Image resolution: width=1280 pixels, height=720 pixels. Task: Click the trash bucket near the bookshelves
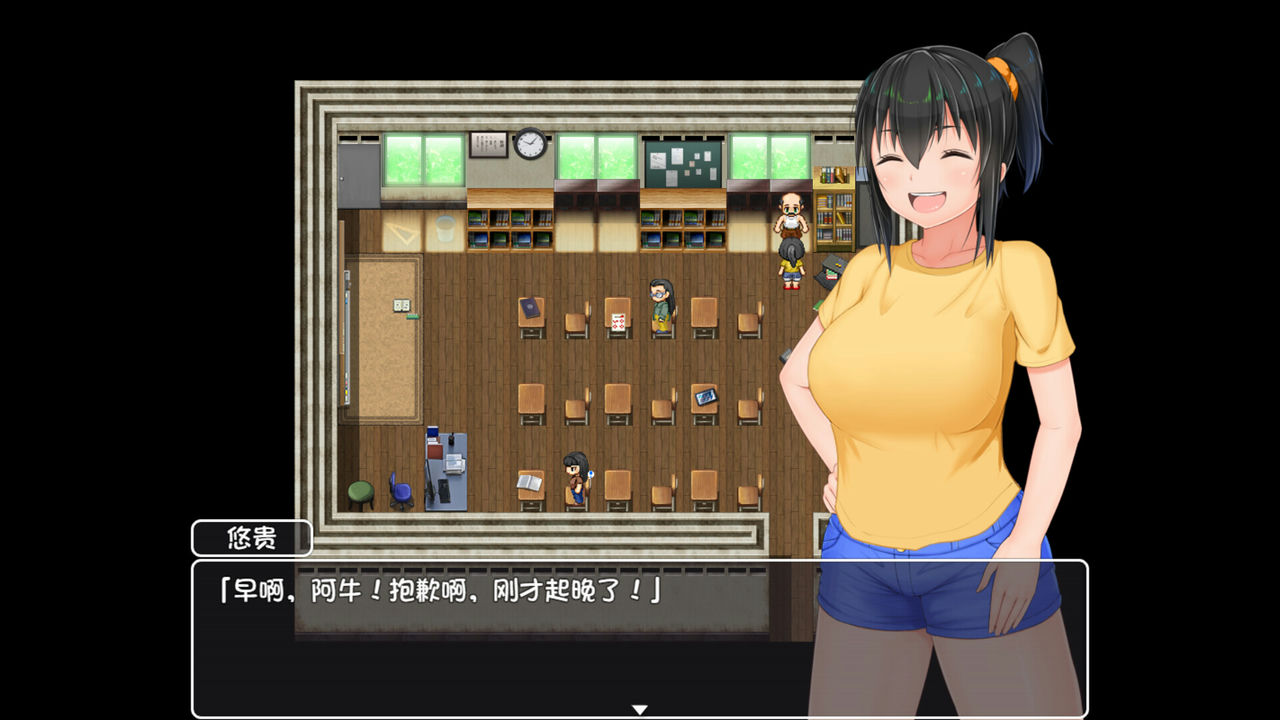tap(445, 228)
